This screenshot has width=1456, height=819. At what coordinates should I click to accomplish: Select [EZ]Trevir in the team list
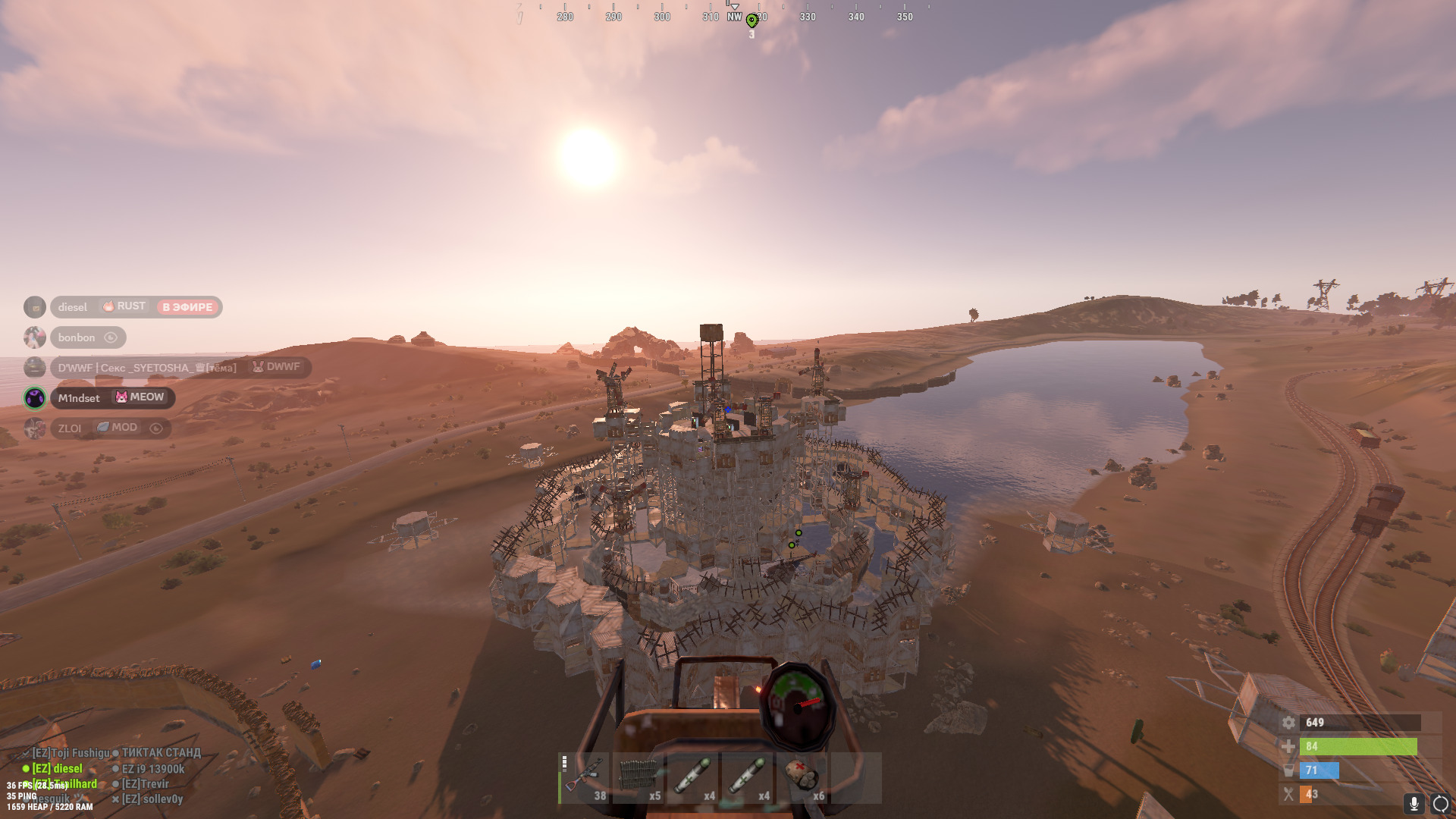(x=145, y=784)
